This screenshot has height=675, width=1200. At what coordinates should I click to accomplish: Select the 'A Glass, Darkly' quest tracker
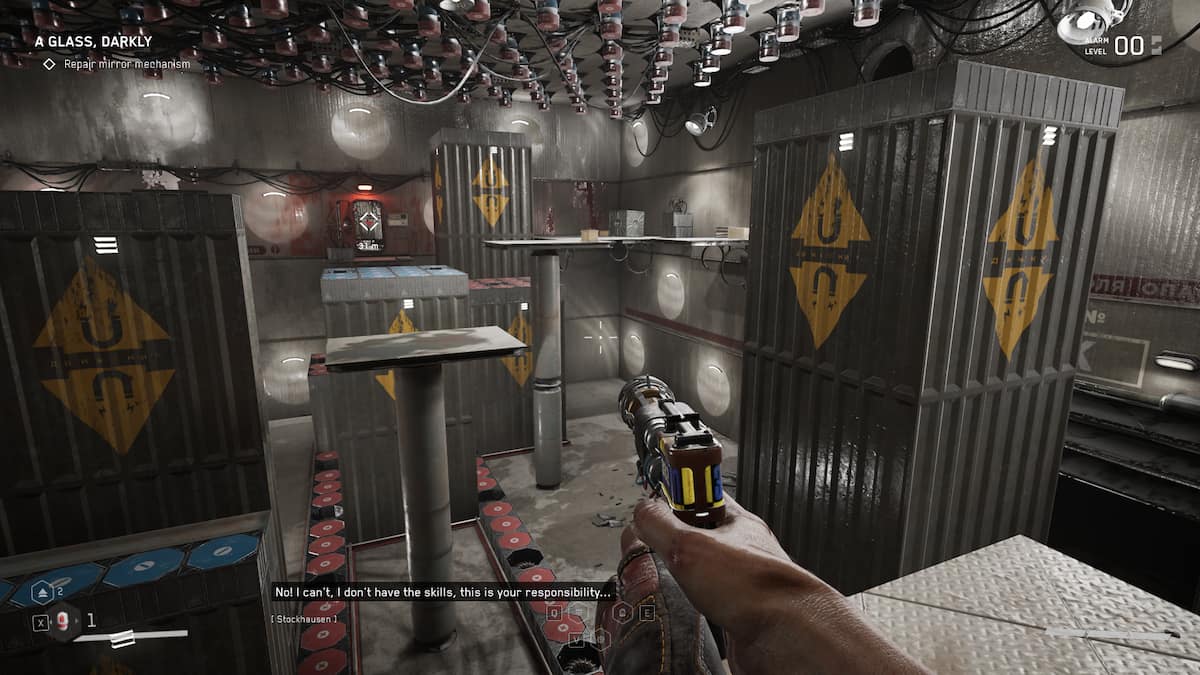(92, 42)
